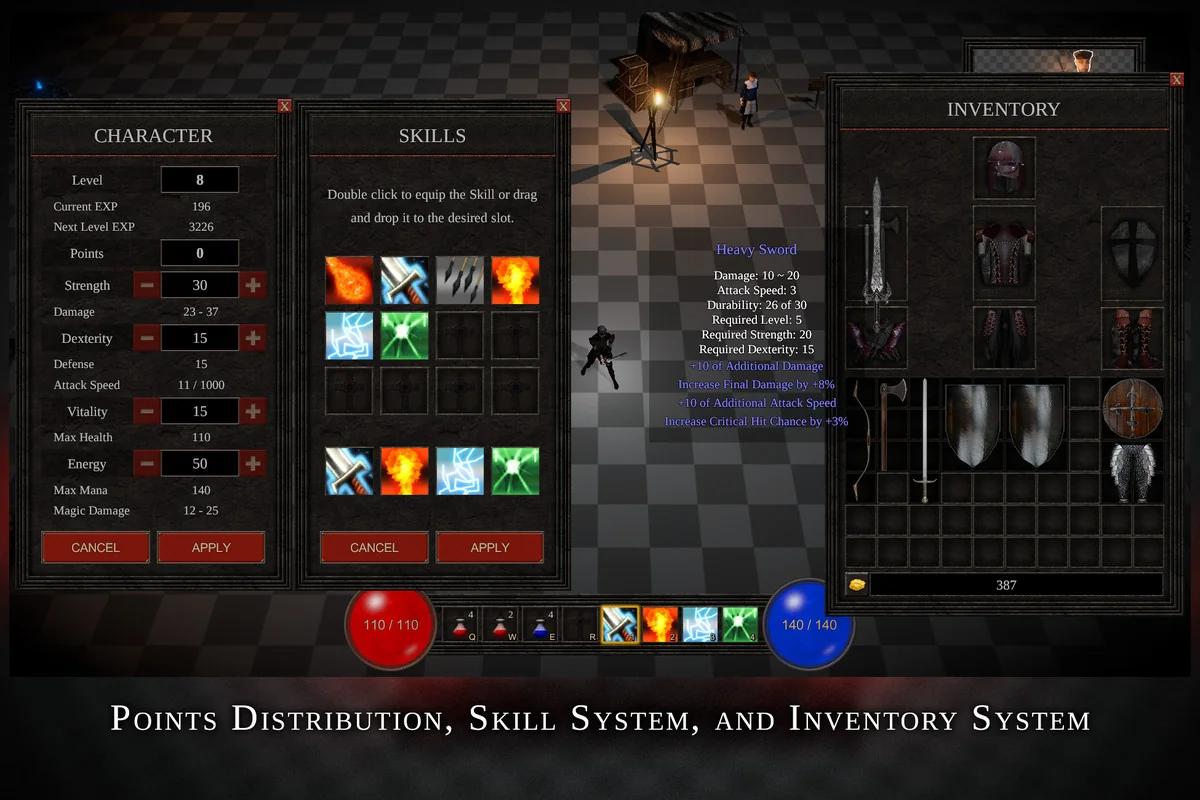Click Apply in the Skills panel
The height and width of the screenshot is (800, 1200).
point(490,547)
